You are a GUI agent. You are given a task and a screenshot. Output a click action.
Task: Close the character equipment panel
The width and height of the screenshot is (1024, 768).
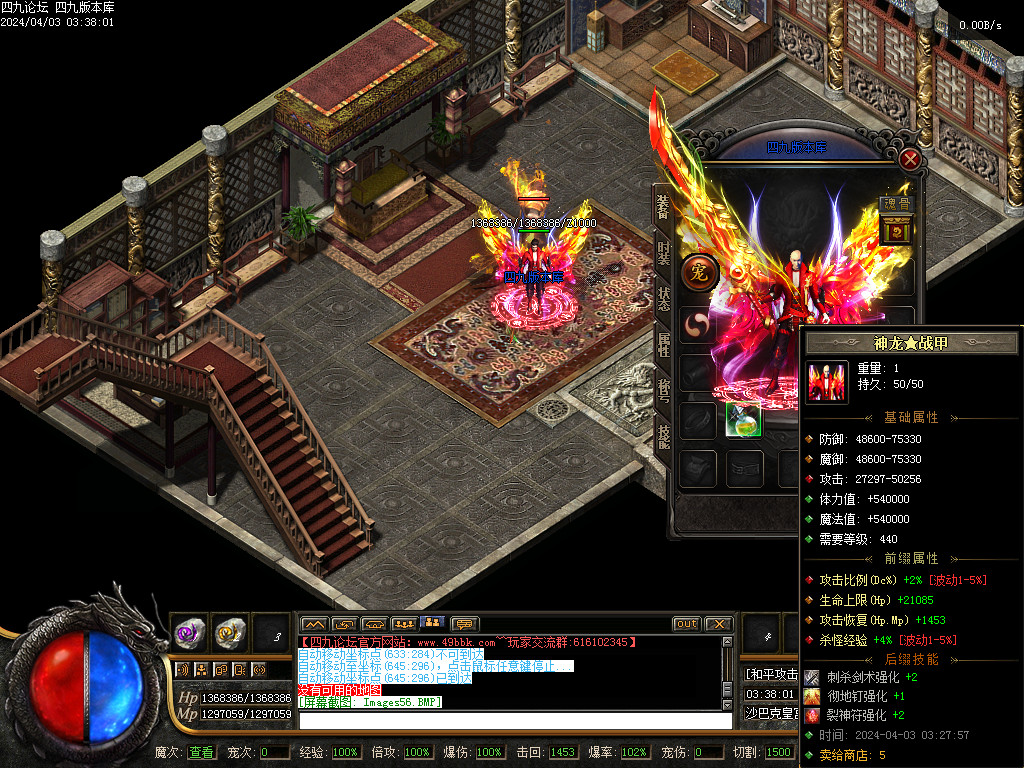tap(909, 159)
